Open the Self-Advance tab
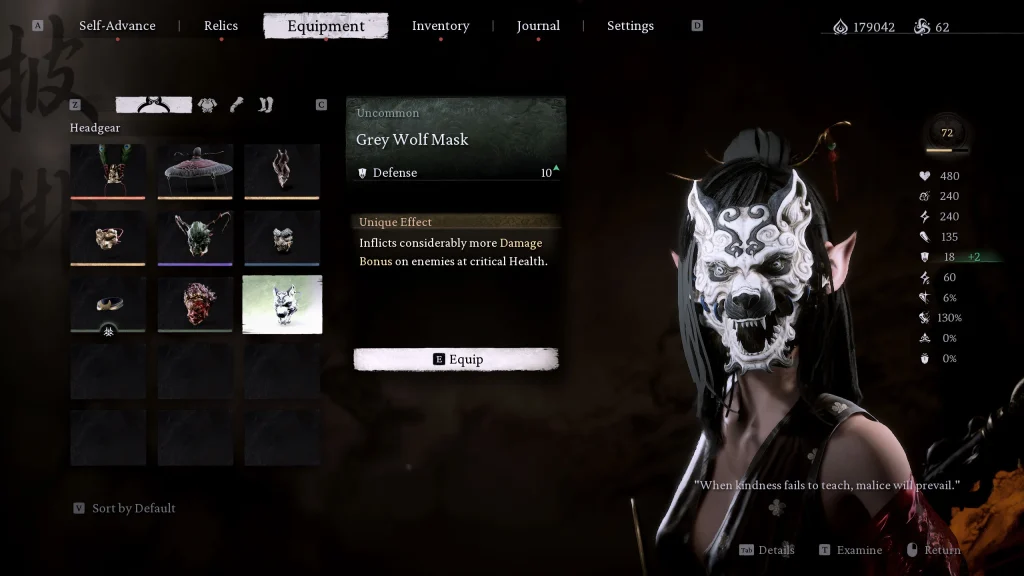This screenshot has width=1024, height=576. coord(117,26)
